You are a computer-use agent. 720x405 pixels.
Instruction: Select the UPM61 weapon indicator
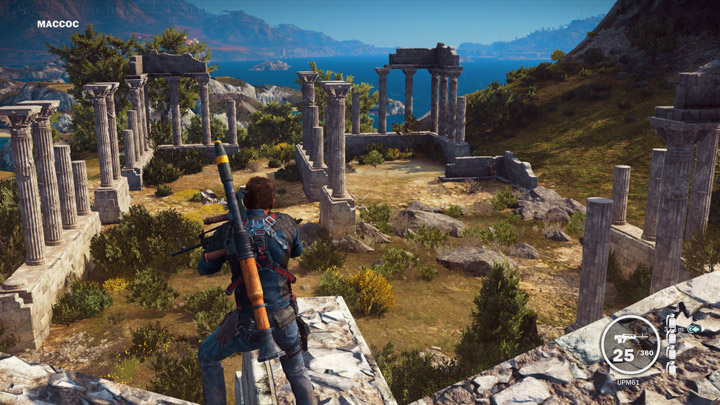coord(629,345)
